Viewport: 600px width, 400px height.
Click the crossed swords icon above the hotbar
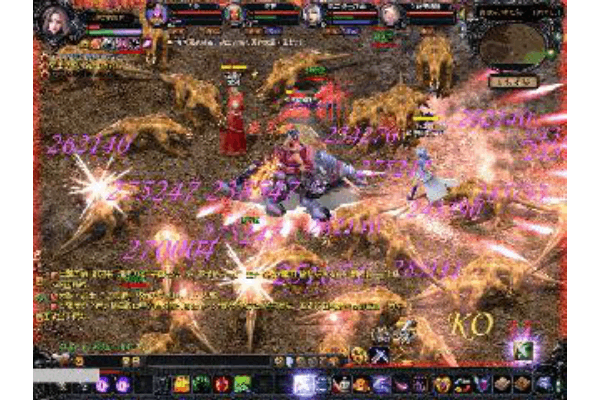(x=379, y=354)
